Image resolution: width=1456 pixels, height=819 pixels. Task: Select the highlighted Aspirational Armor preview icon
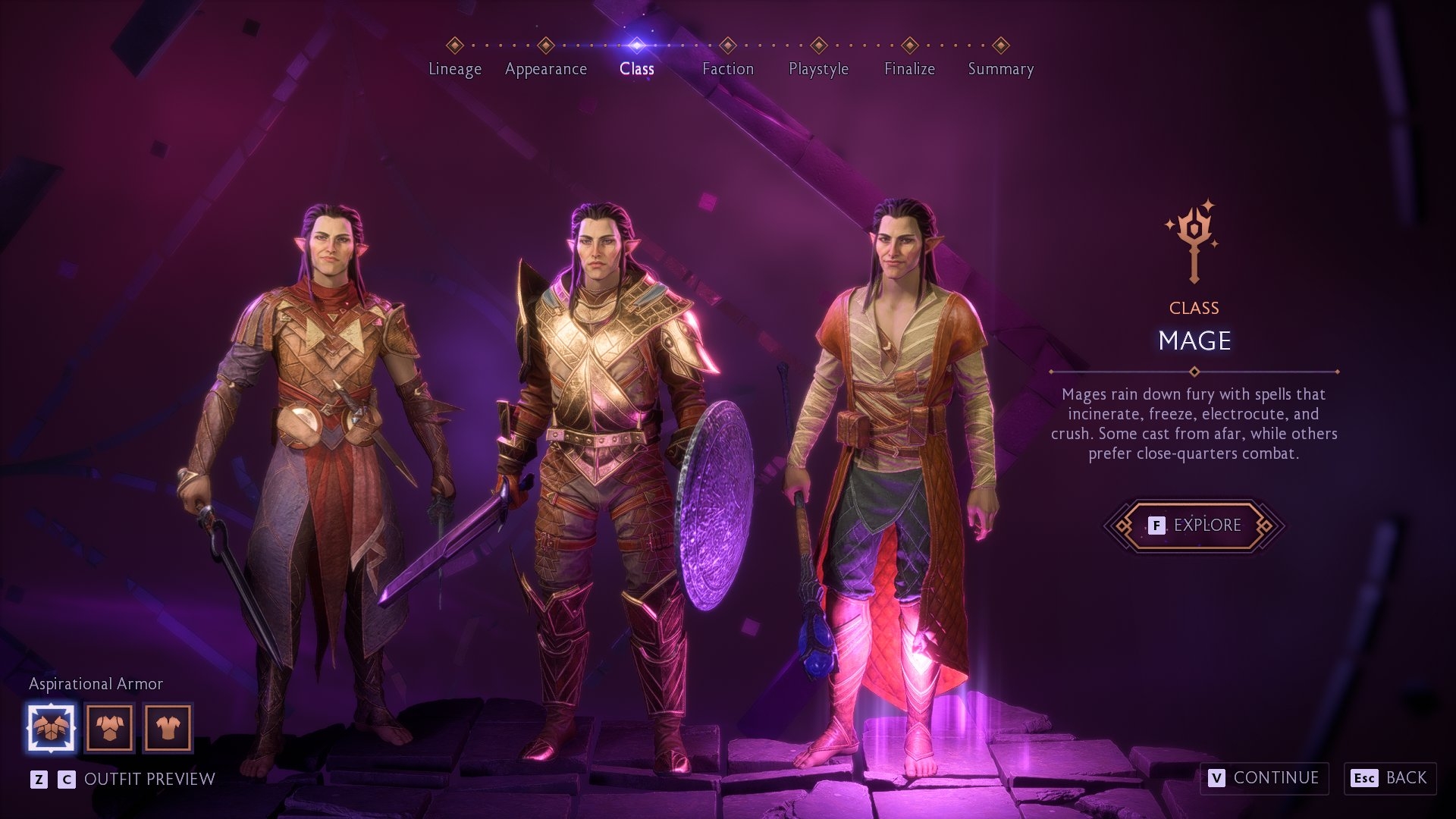click(51, 728)
